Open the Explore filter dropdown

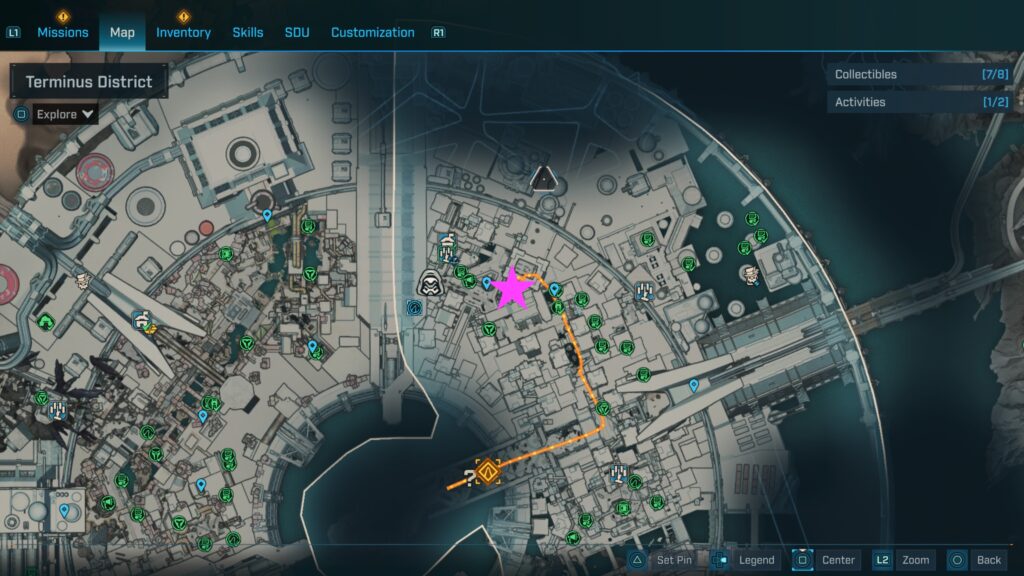[65, 114]
